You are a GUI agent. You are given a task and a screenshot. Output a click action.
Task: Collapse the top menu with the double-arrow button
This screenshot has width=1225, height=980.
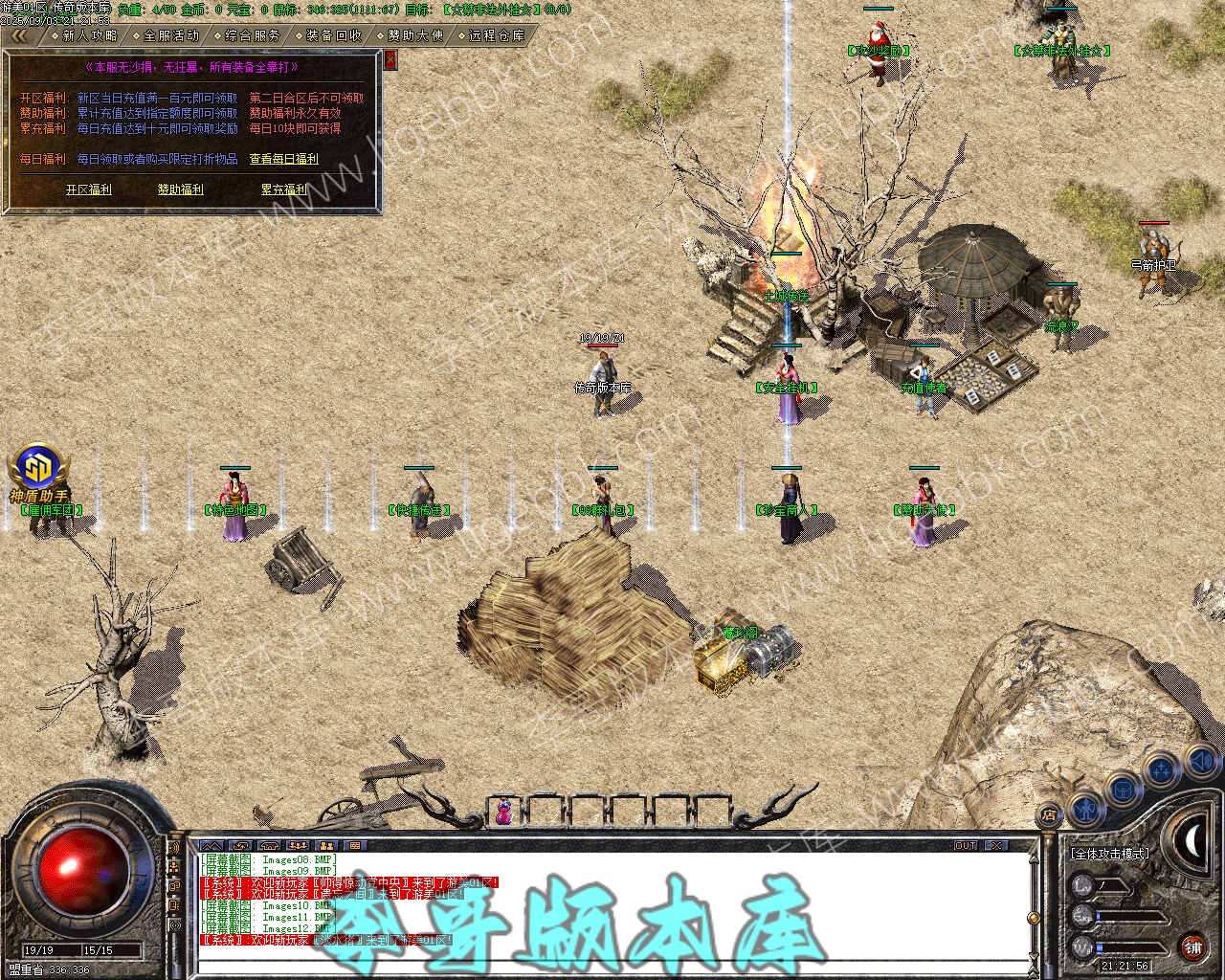click(x=19, y=35)
